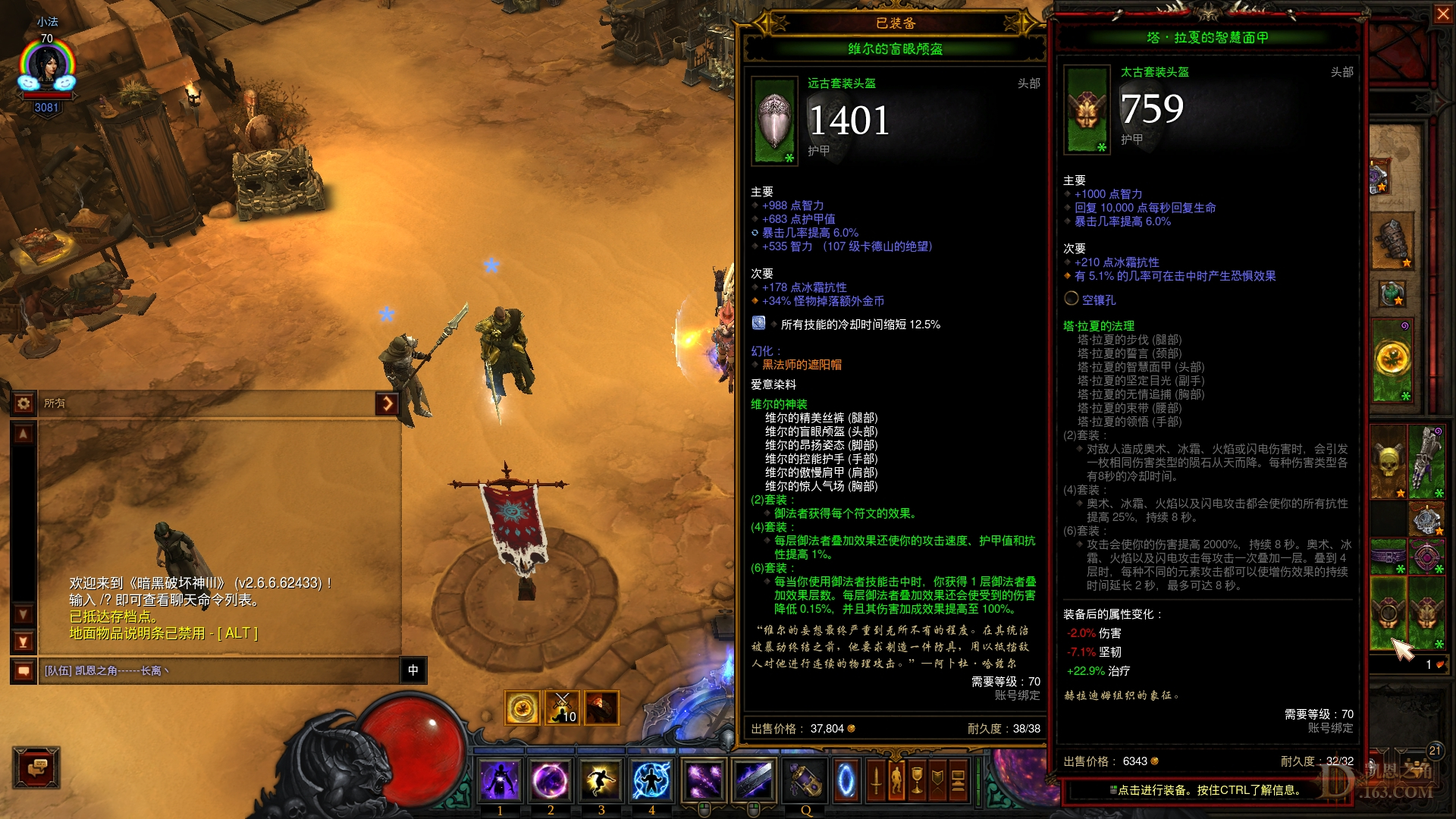Toggle chat with the speech bubble icon

24,670
